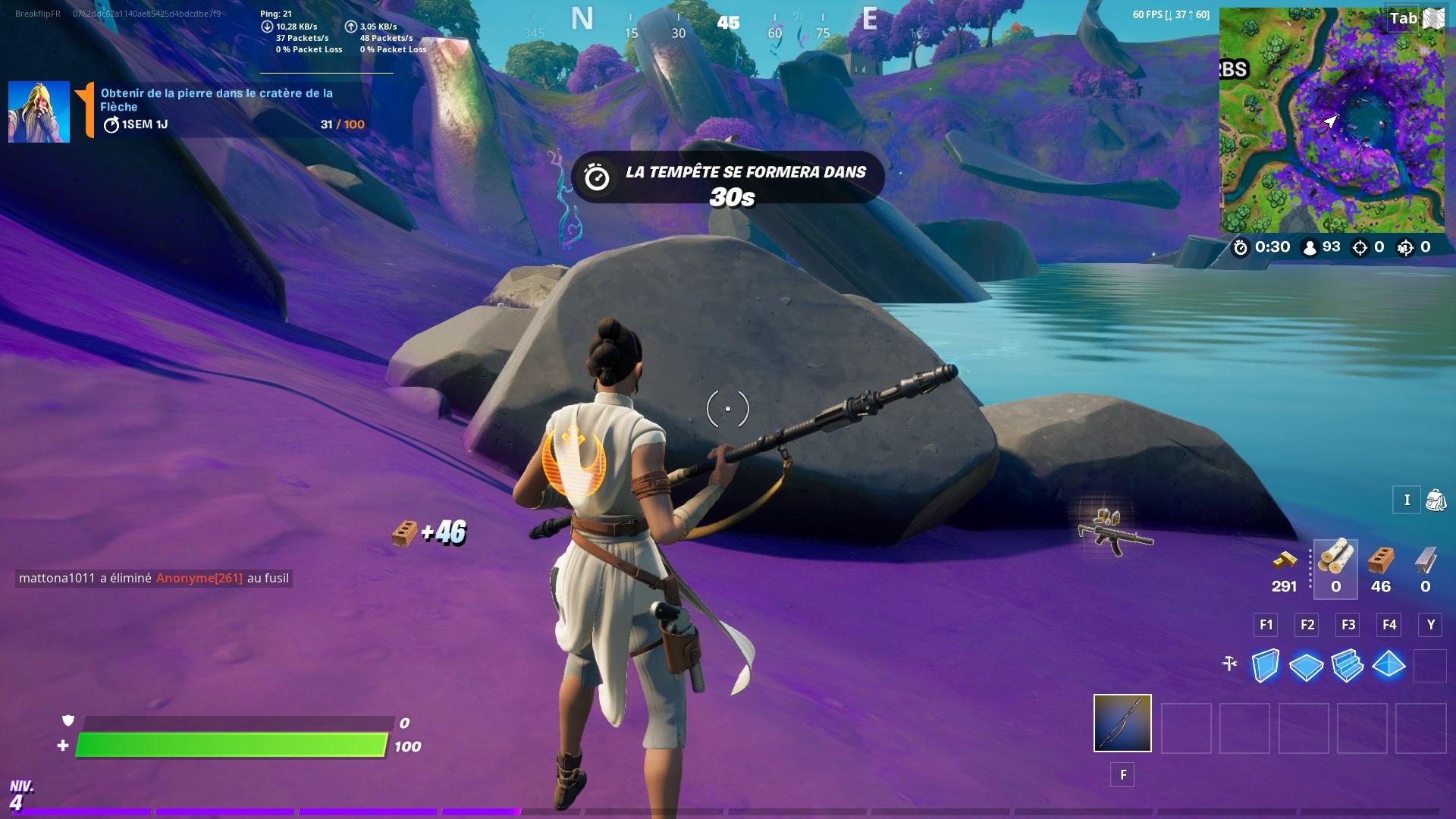The image size is (1456, 819).
Task: Select the wall building piece icon
Action: pyautogui.click(x=1265, y=666)
